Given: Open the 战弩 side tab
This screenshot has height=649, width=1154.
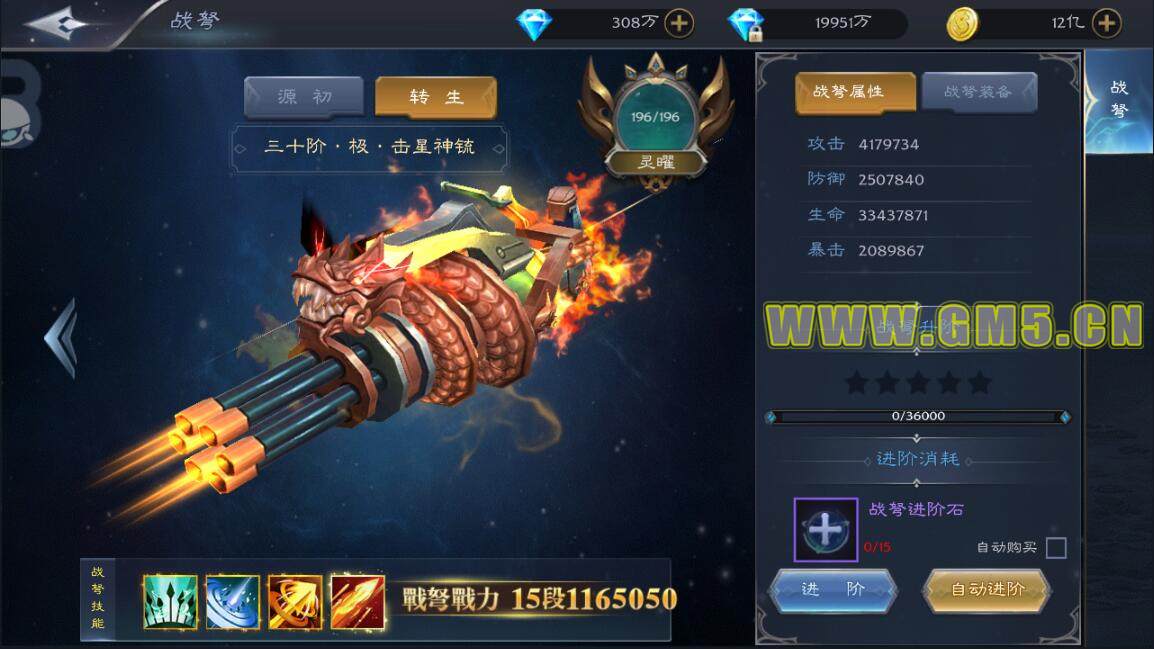Looking at the screenshot, I should click(1119, 98).
